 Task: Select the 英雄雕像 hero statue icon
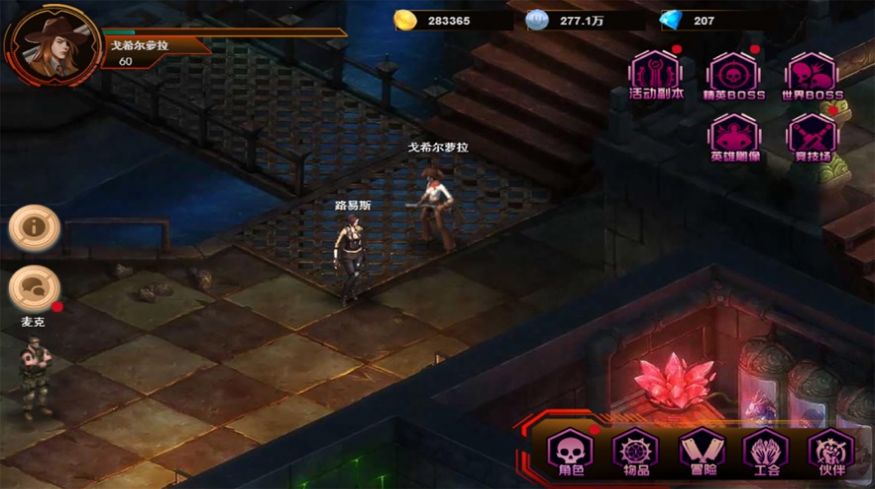point(734,135)
